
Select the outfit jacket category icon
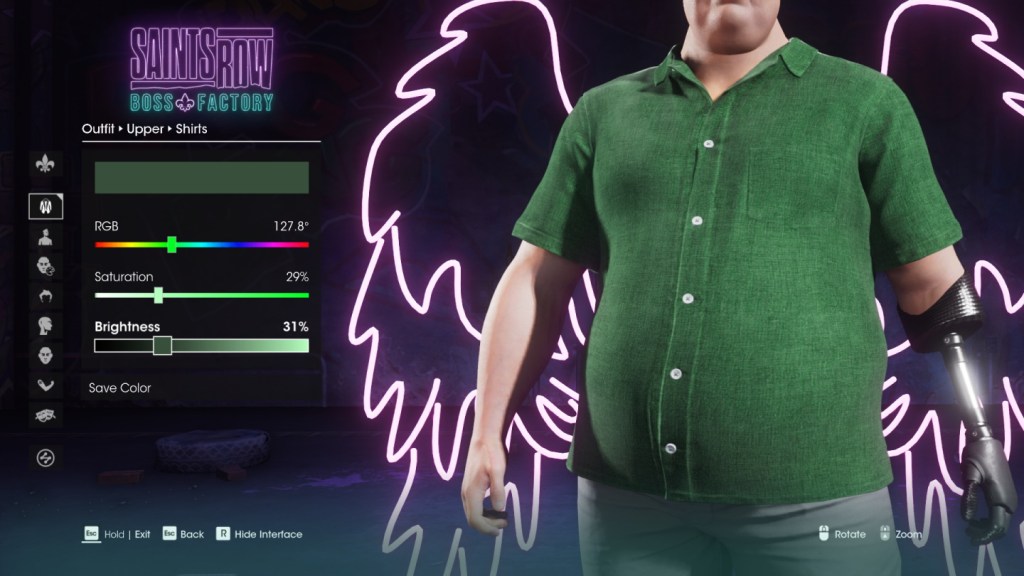45,207
